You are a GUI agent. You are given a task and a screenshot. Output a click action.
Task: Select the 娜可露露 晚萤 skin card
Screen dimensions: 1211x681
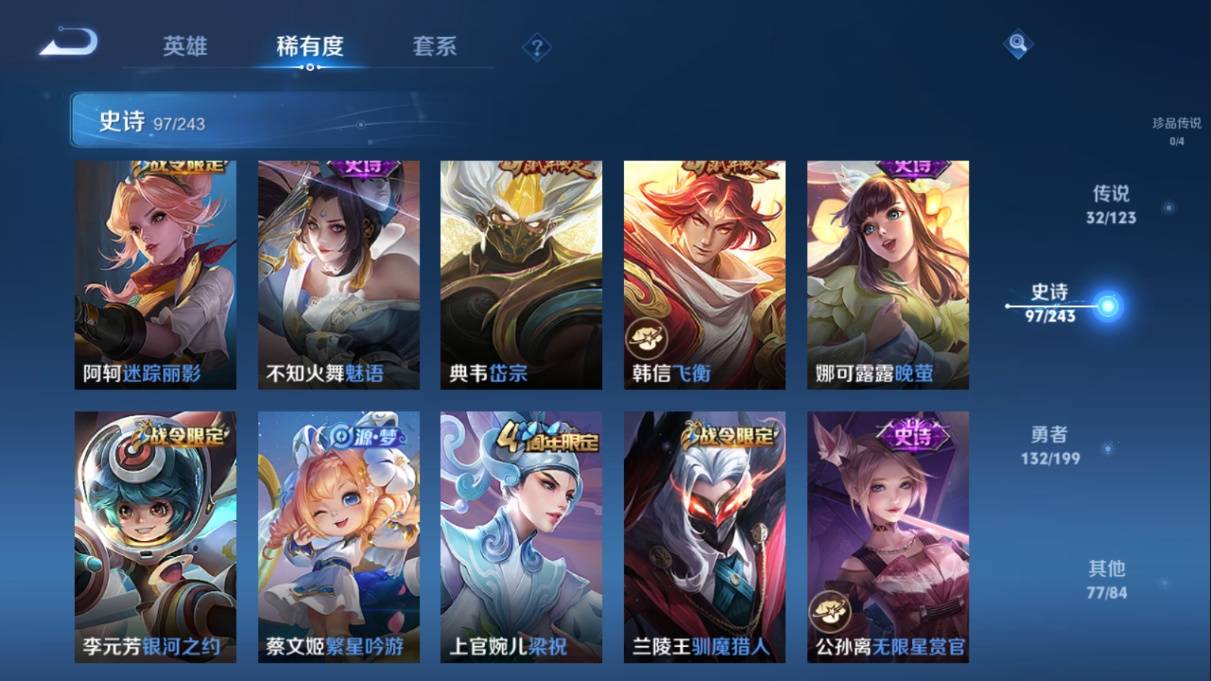888,275
